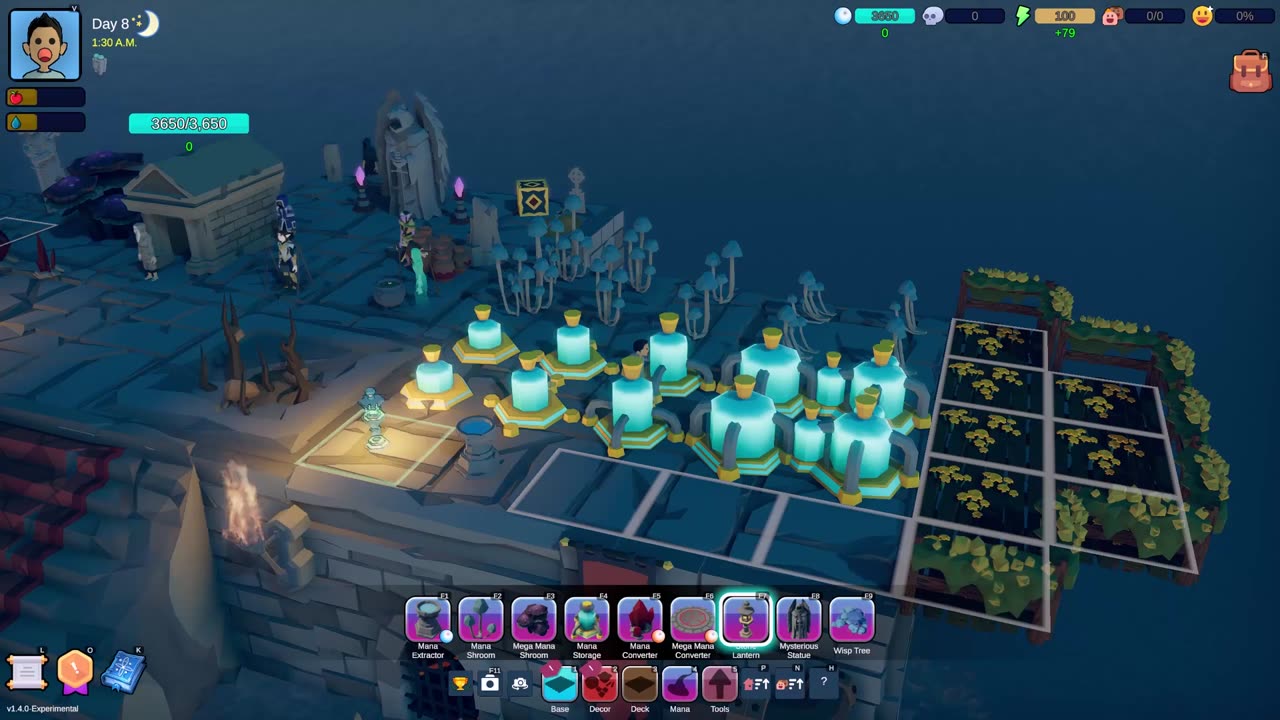Select the Mysterious Statue item
The height and width of the screenshot is (720, 1280).
[x=799, y=619]
